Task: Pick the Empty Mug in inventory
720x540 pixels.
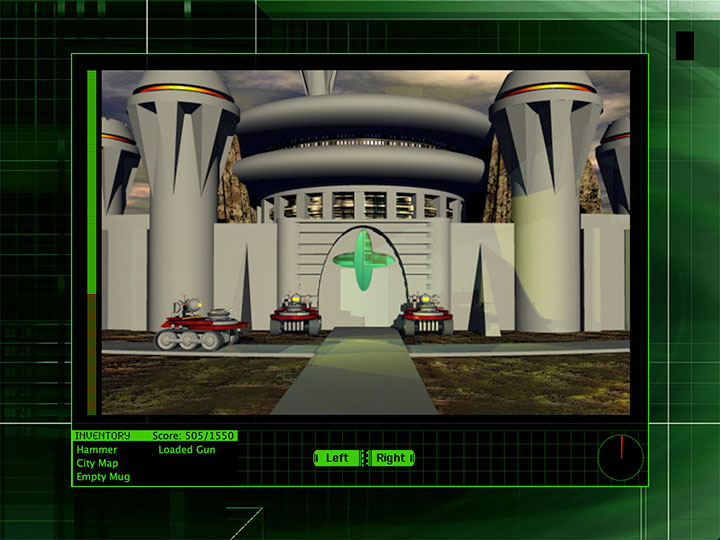Action: point(103,477)
